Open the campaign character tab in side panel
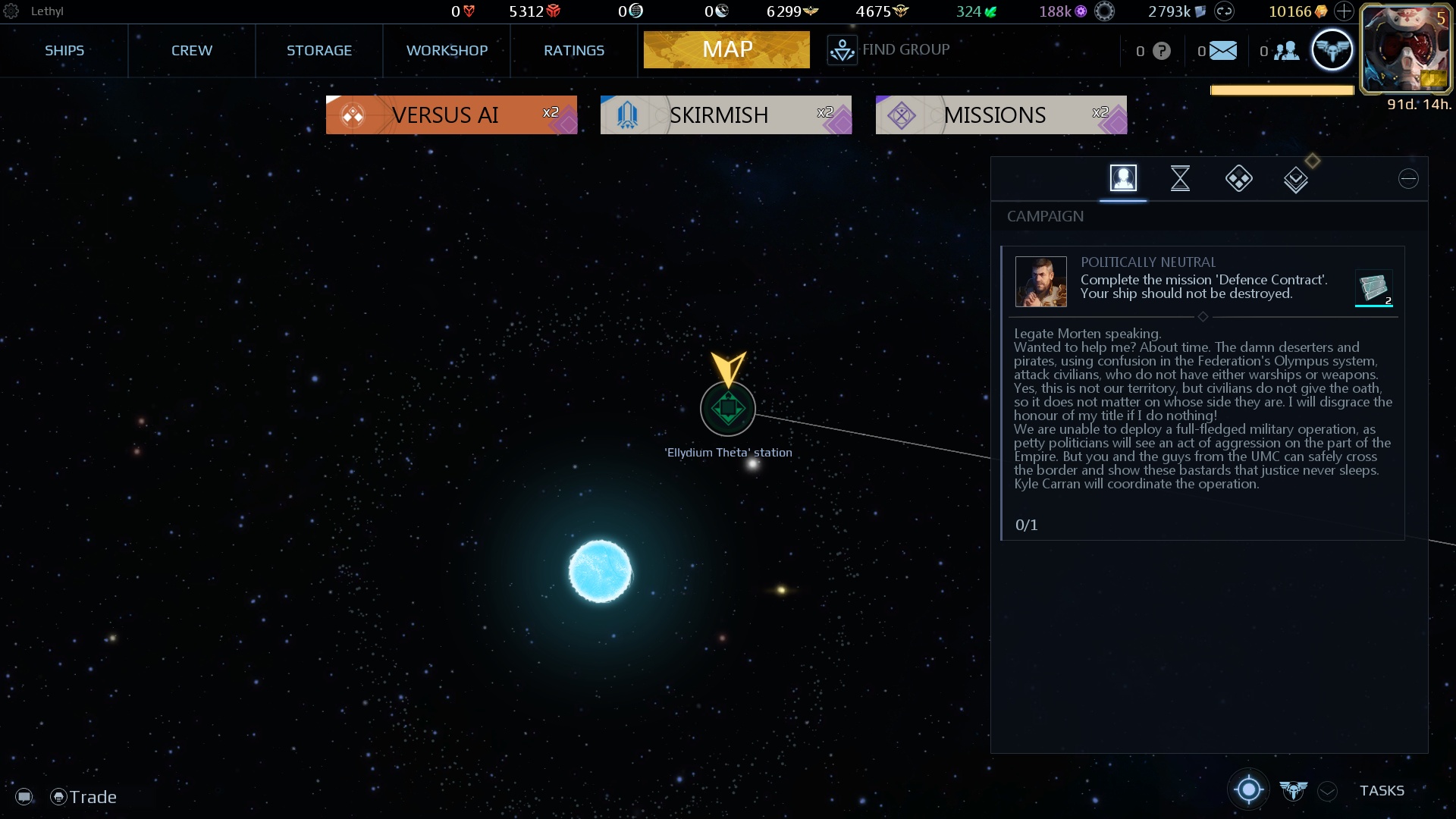 (1123, 178)
